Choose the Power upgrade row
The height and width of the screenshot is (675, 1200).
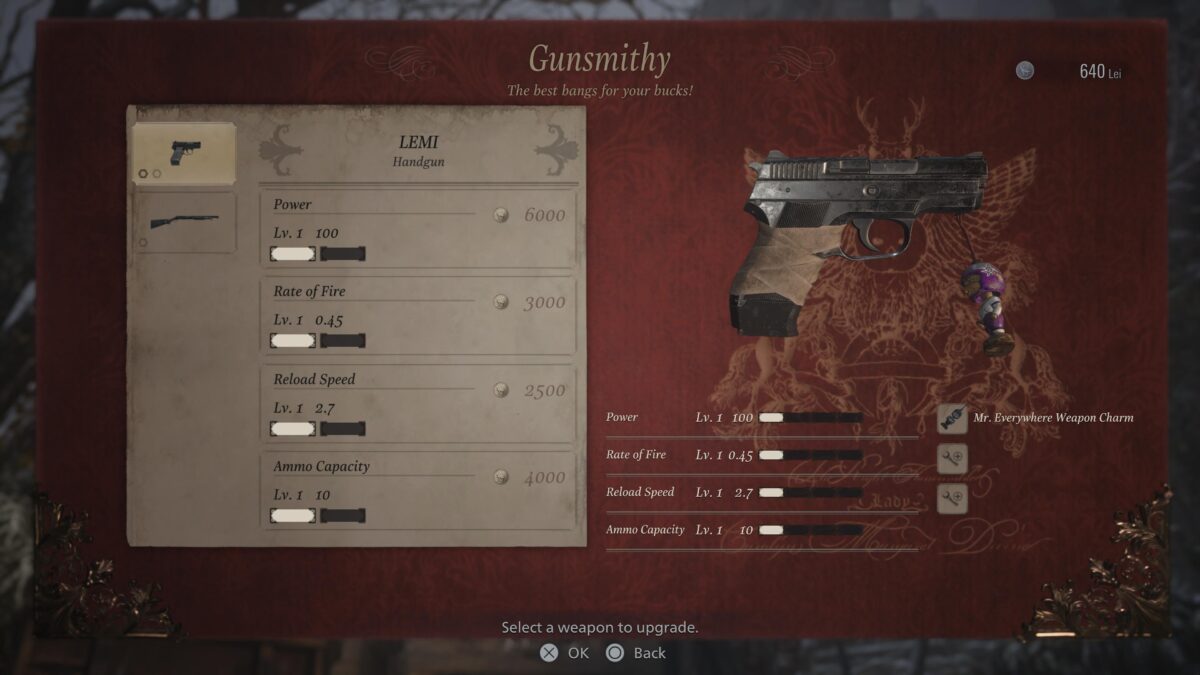pyautogui.click(x=418, y=229)
